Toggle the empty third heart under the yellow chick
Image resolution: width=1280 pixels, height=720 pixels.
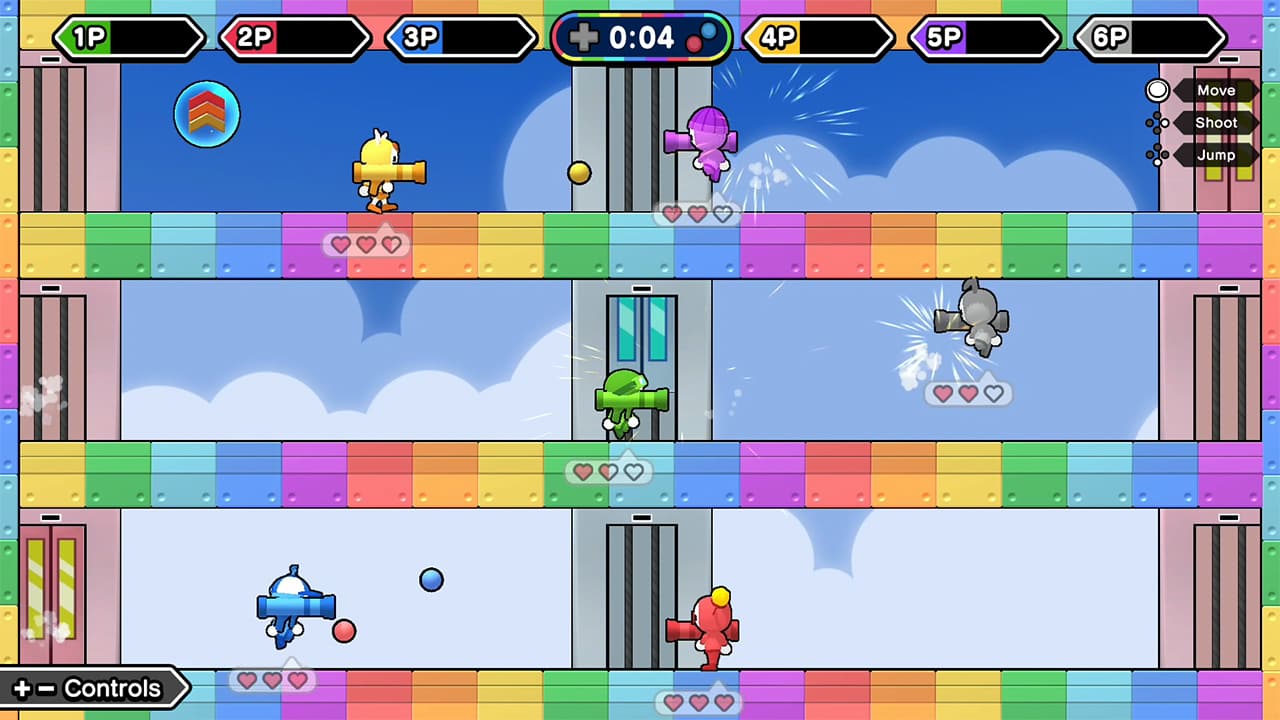(391, 244)
